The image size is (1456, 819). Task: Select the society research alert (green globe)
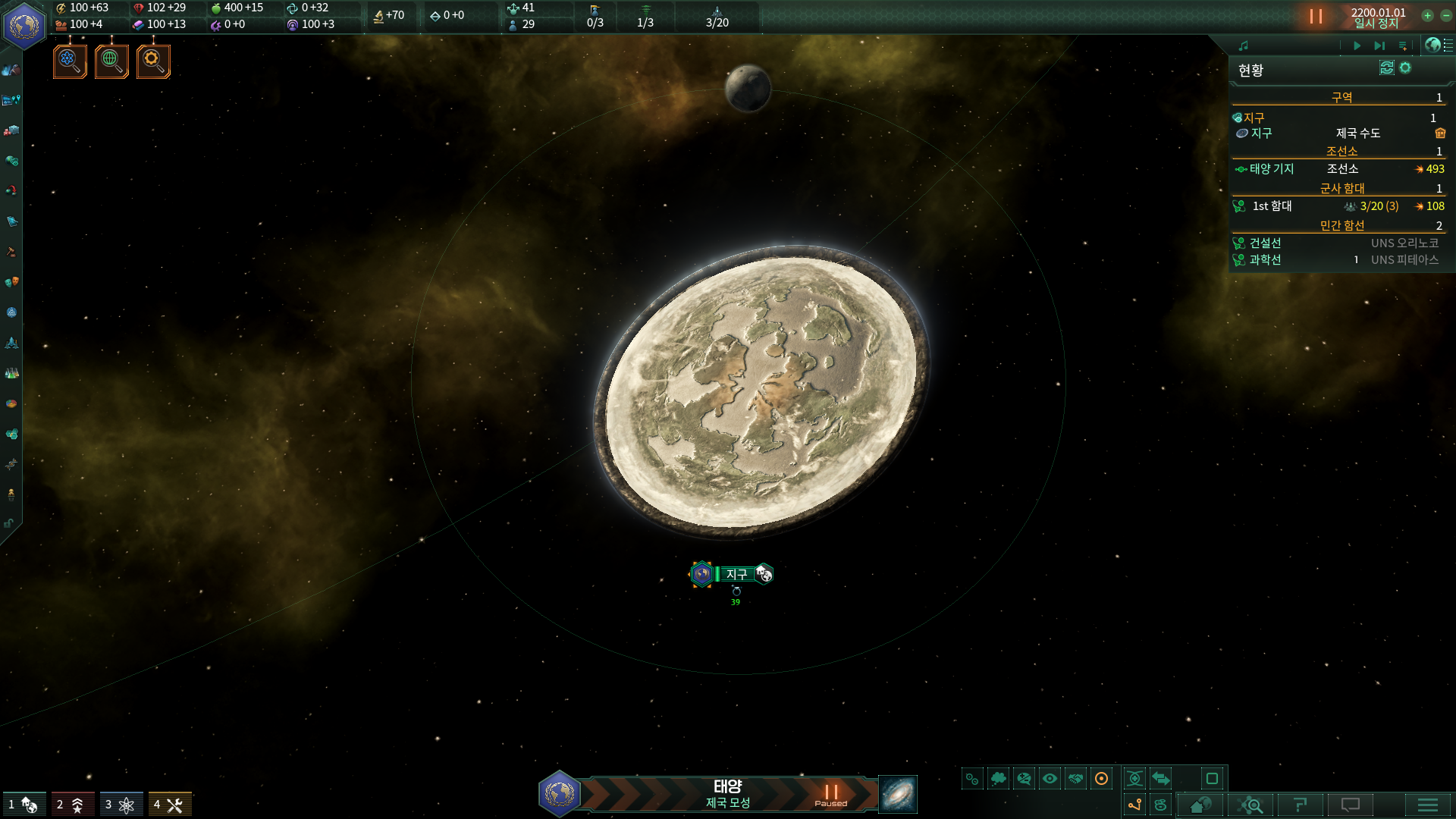coord(111,61)
